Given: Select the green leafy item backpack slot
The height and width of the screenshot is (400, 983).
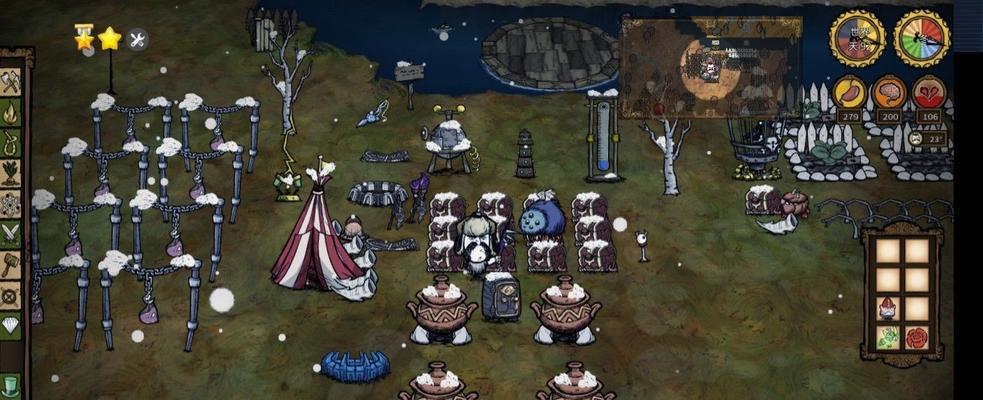Looking at the screenshot, I should pyautogui.click(x=887, y=338).
